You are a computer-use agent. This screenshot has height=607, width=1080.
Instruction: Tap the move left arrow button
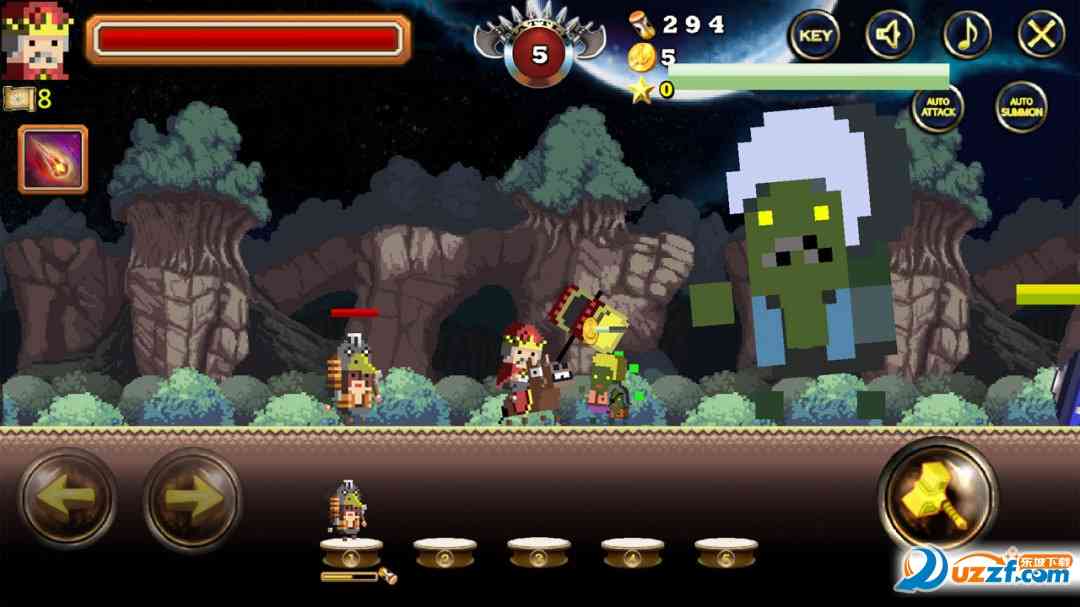click(68, 497)
